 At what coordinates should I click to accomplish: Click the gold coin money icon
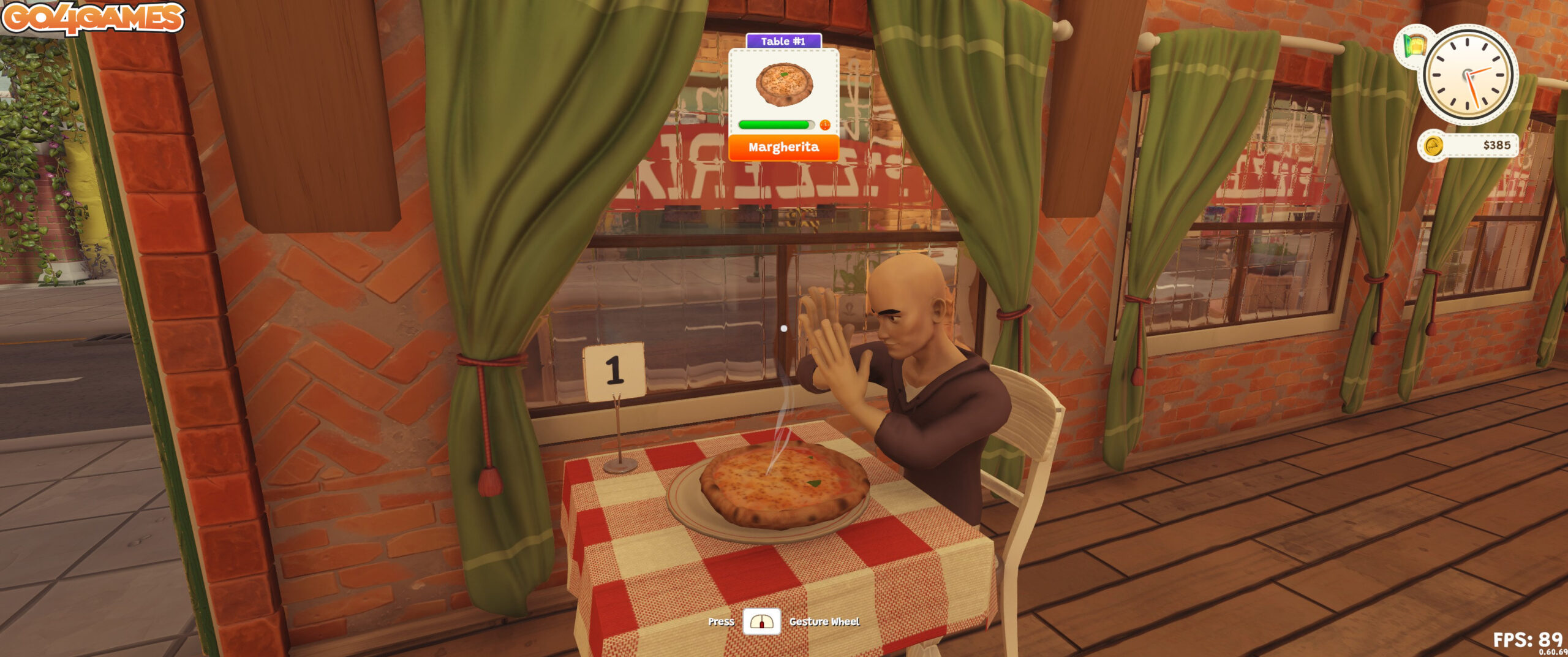[1433, 146]
